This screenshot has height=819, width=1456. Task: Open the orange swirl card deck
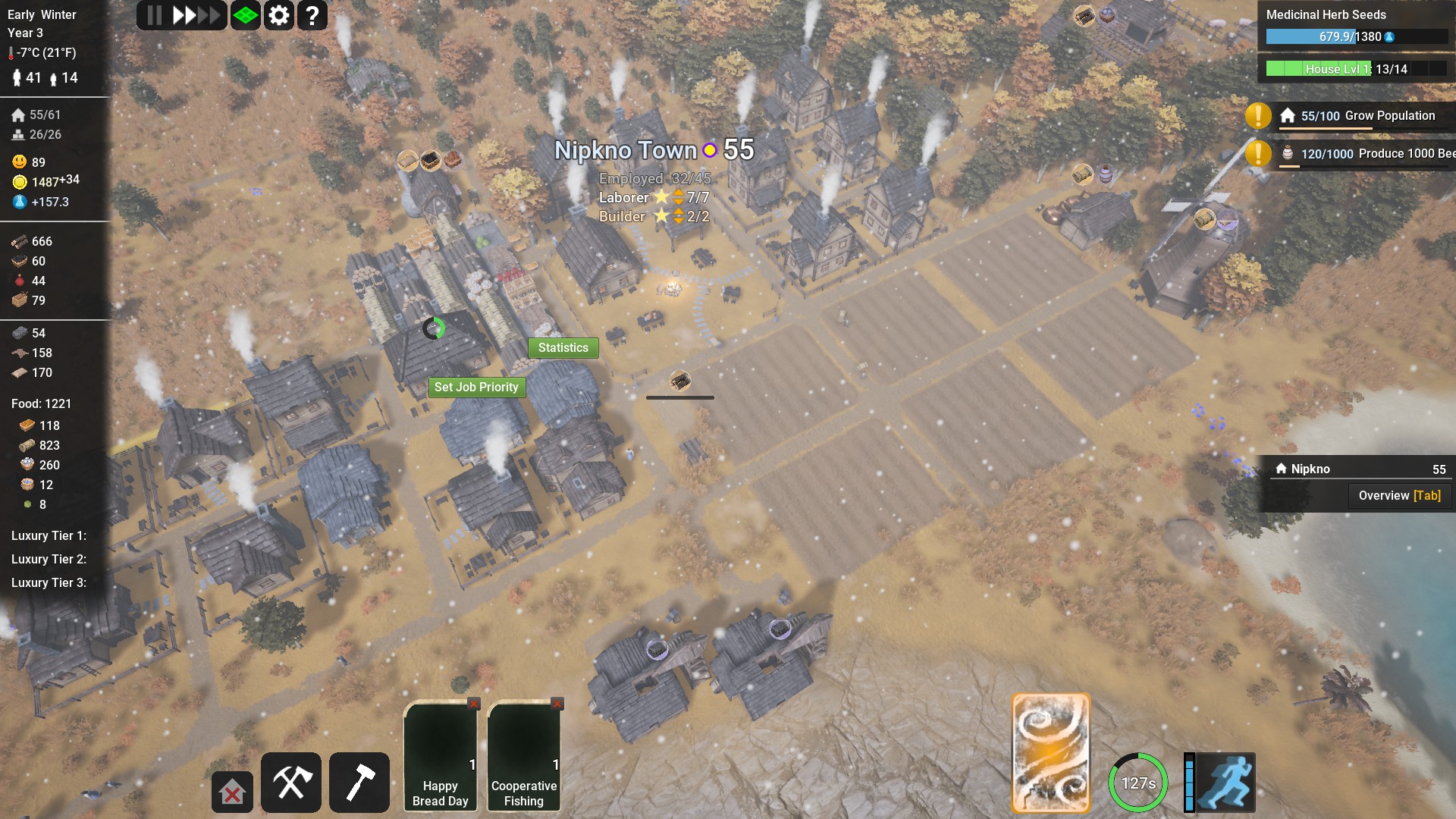(1050, 752)
